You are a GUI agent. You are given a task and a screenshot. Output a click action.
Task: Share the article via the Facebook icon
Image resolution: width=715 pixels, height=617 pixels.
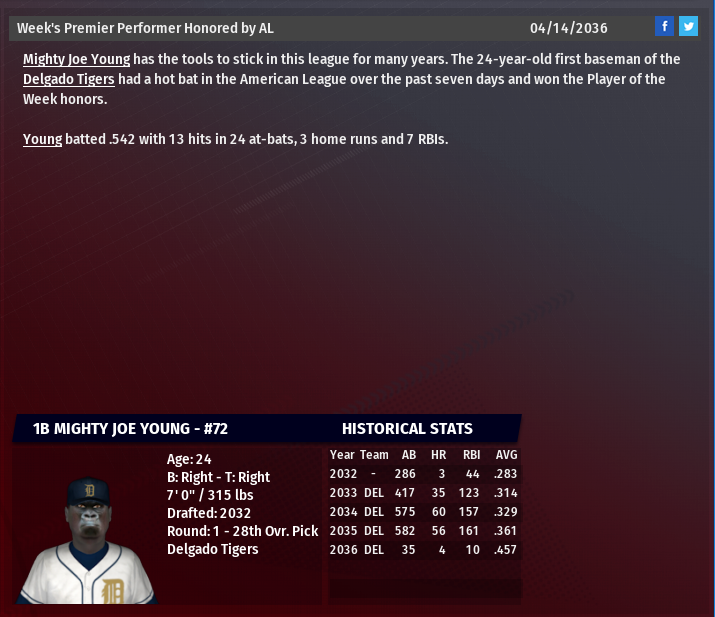(665, 27)
